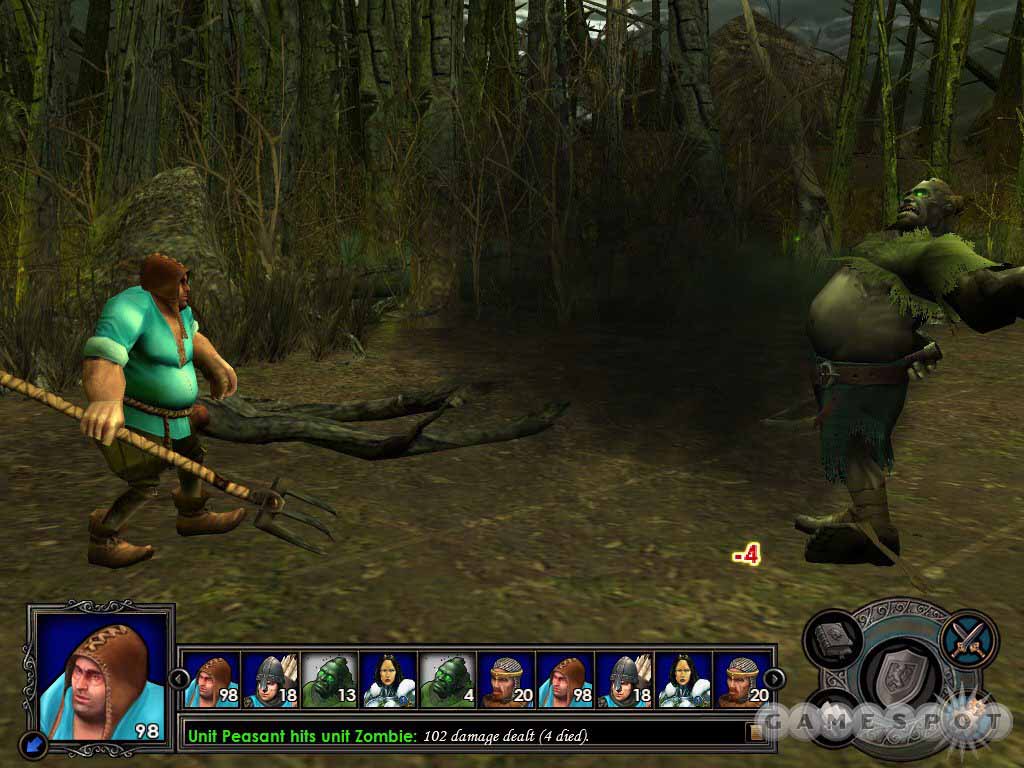The image size is (1024, 768).
Task: Pick the Zombie stack of 4 in the turn queue
Action: (x=447, y=680)
